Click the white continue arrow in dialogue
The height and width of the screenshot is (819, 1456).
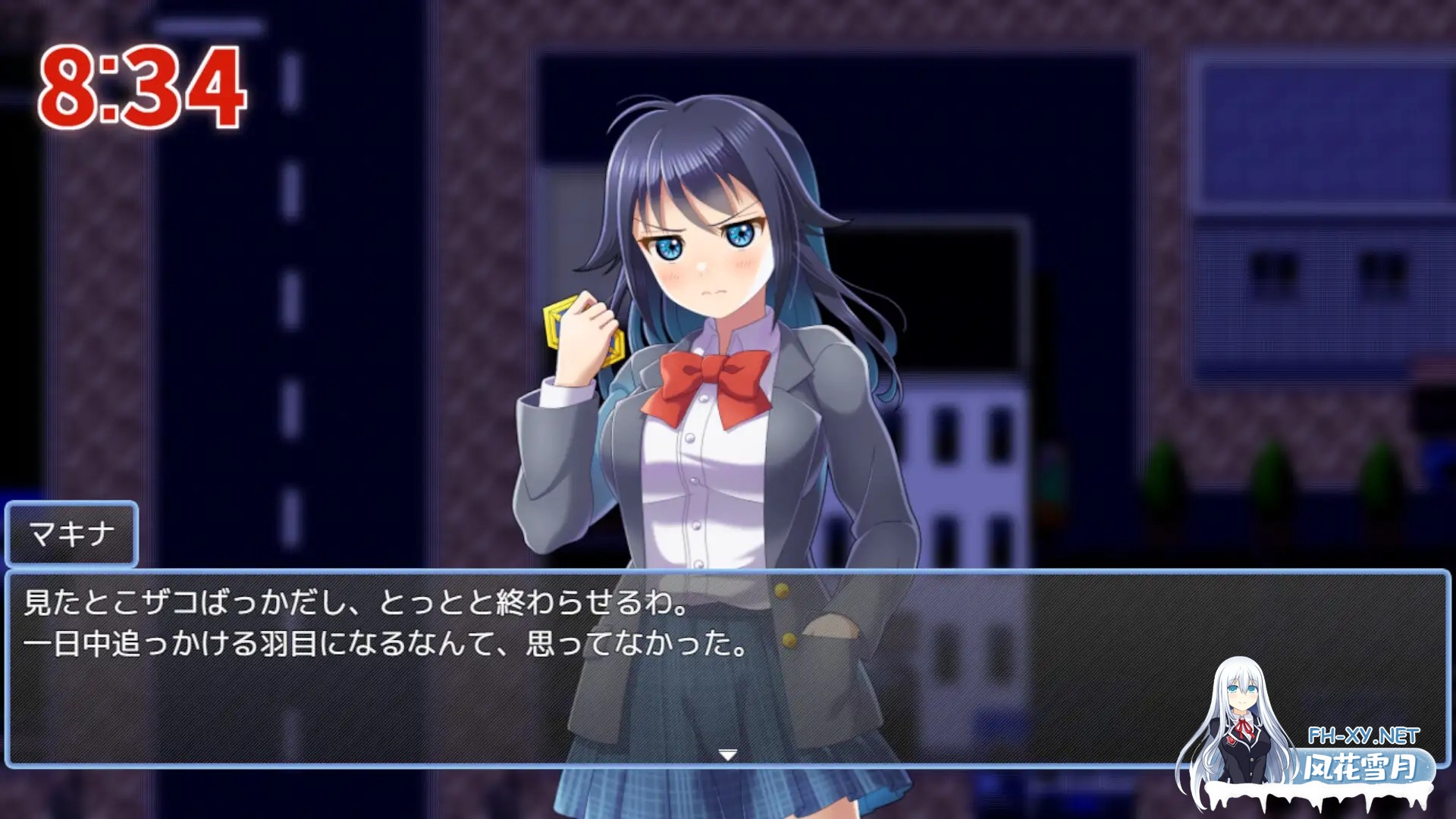coord(728,755)
